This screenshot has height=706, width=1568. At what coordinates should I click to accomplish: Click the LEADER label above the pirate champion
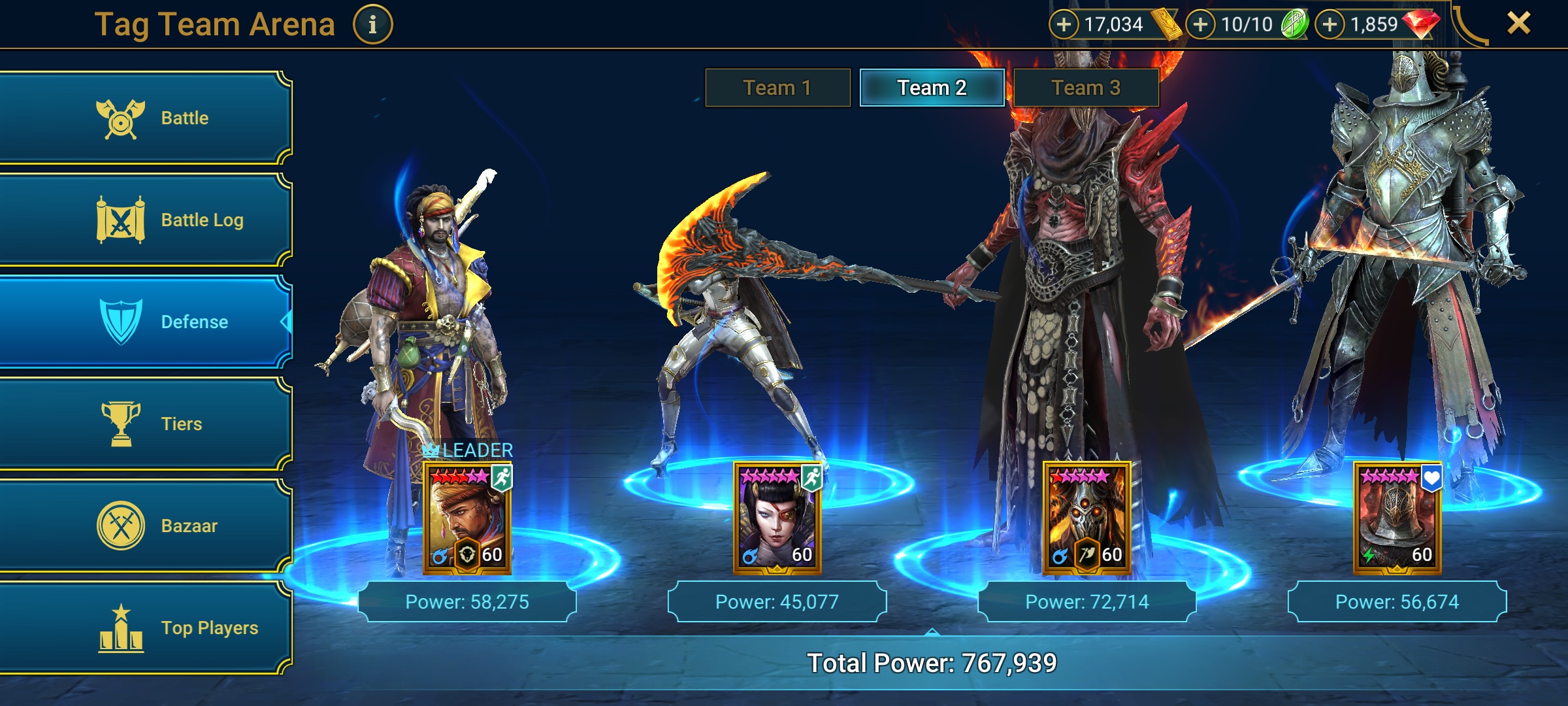tap(468, 449)
